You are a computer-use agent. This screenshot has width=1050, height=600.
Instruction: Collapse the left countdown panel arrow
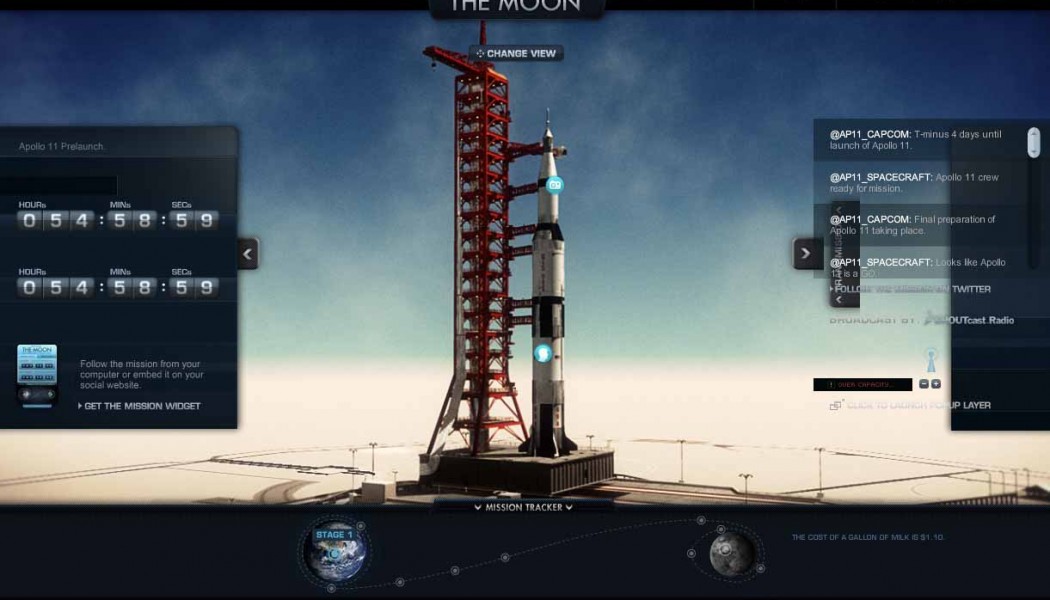click(x=248, y=253)
